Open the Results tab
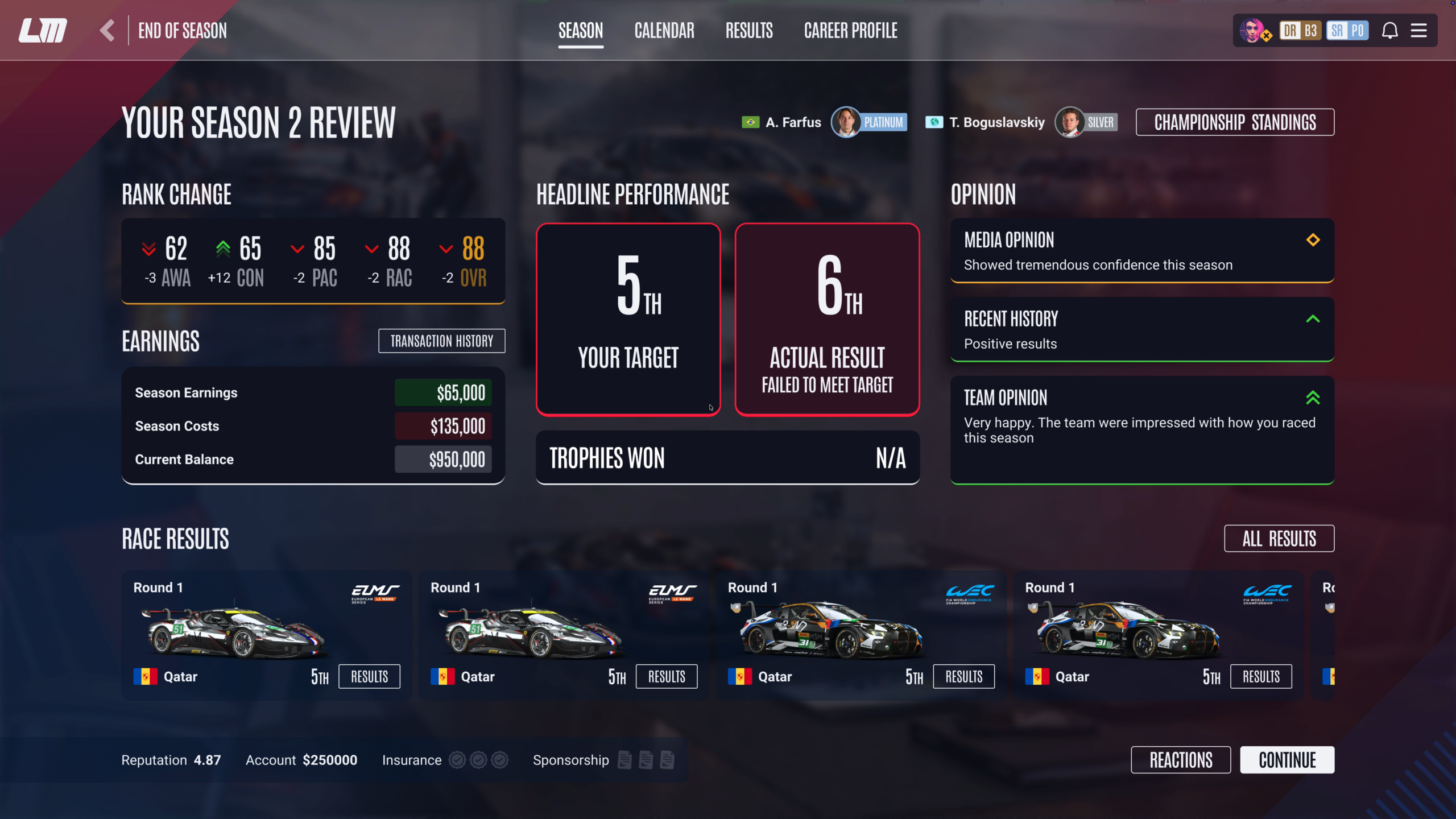The image size is (1456, 819). 749,31
